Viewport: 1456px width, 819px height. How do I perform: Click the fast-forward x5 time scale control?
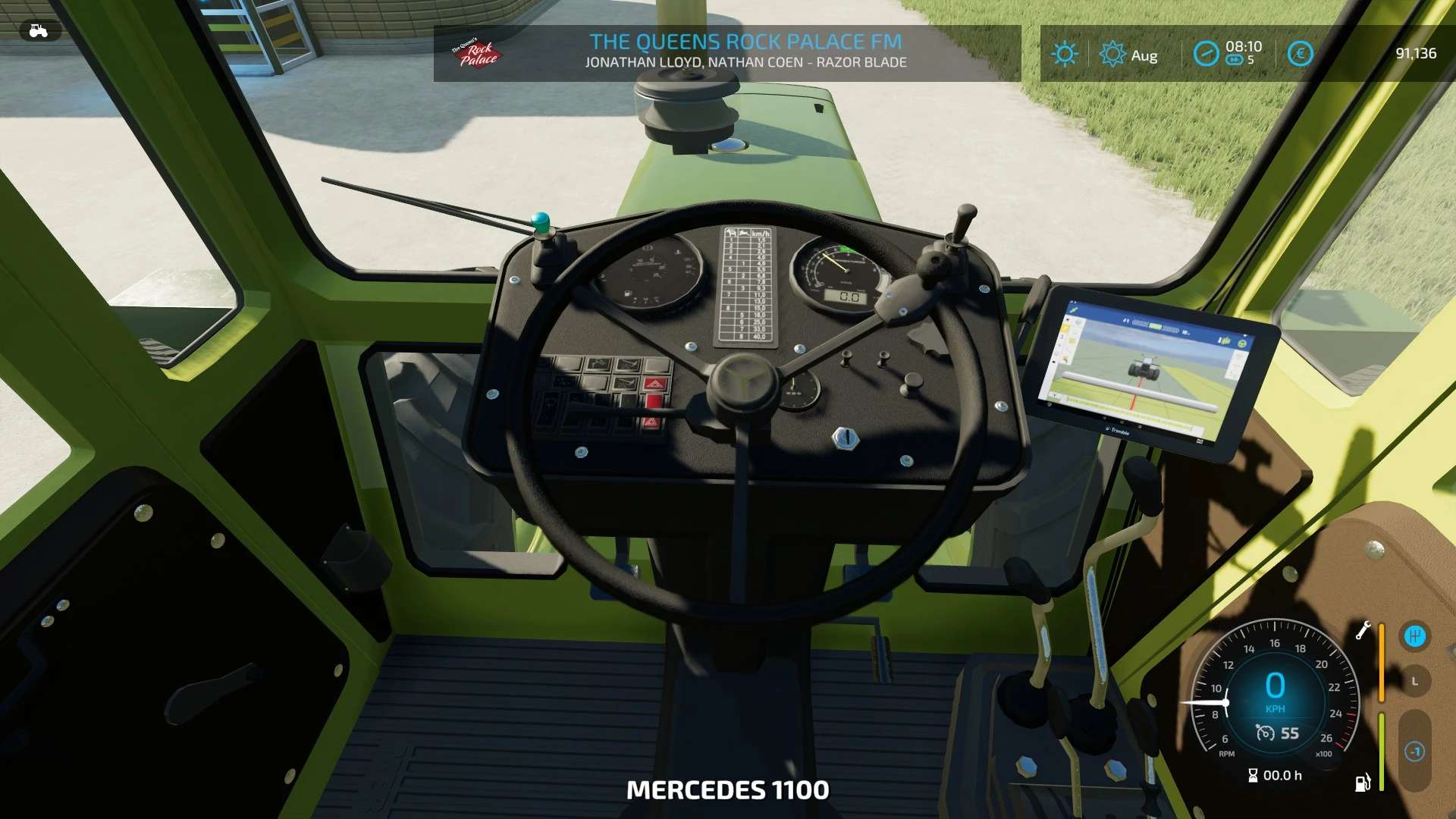click(1235, 60)
